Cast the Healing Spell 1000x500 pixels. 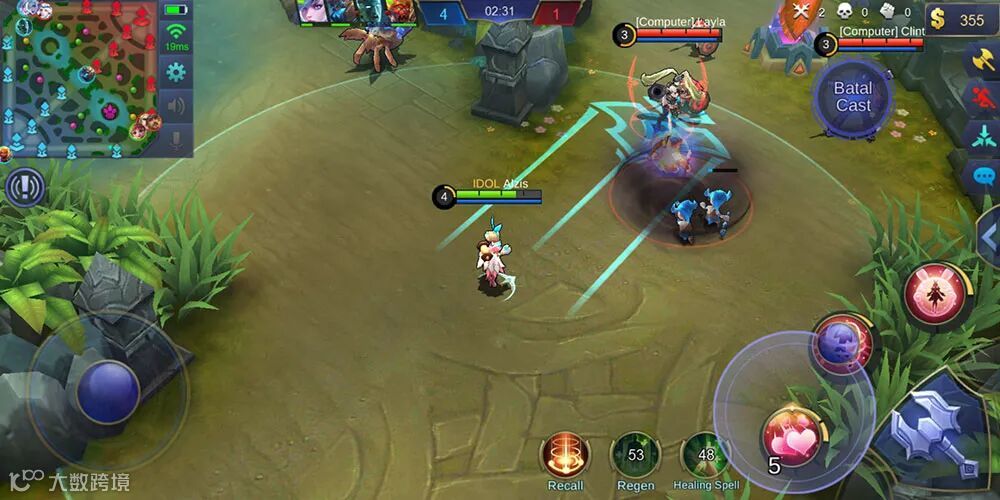point(705,455)
